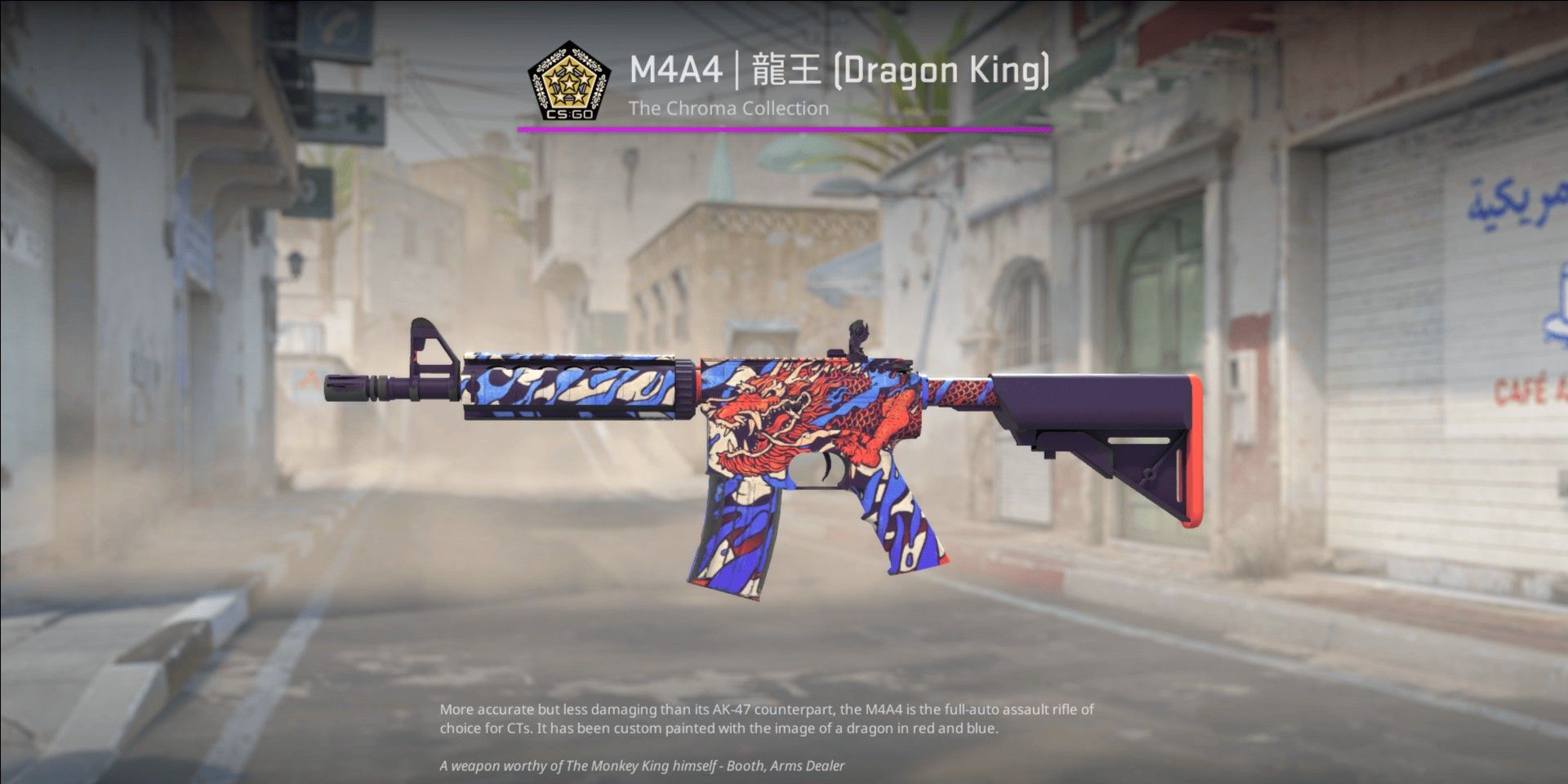Image resolution: width=1568 pixels, height=784 pixels.
Task: Click the laurel wreath on the collection crest
Action: click(x=539, y=86)
